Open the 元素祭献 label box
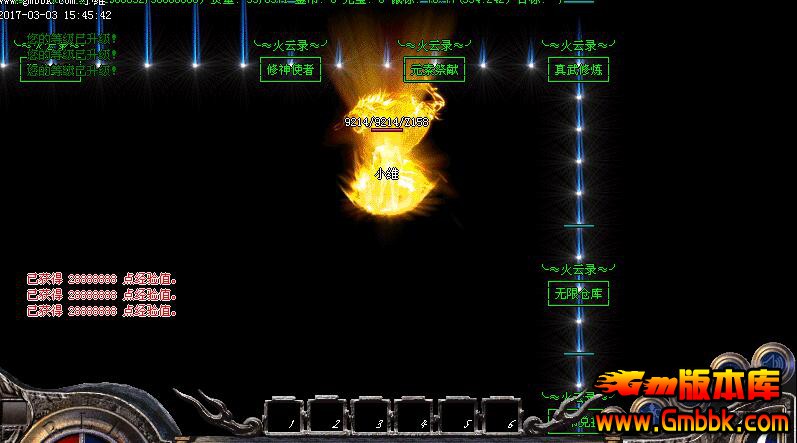 point(434,69)
